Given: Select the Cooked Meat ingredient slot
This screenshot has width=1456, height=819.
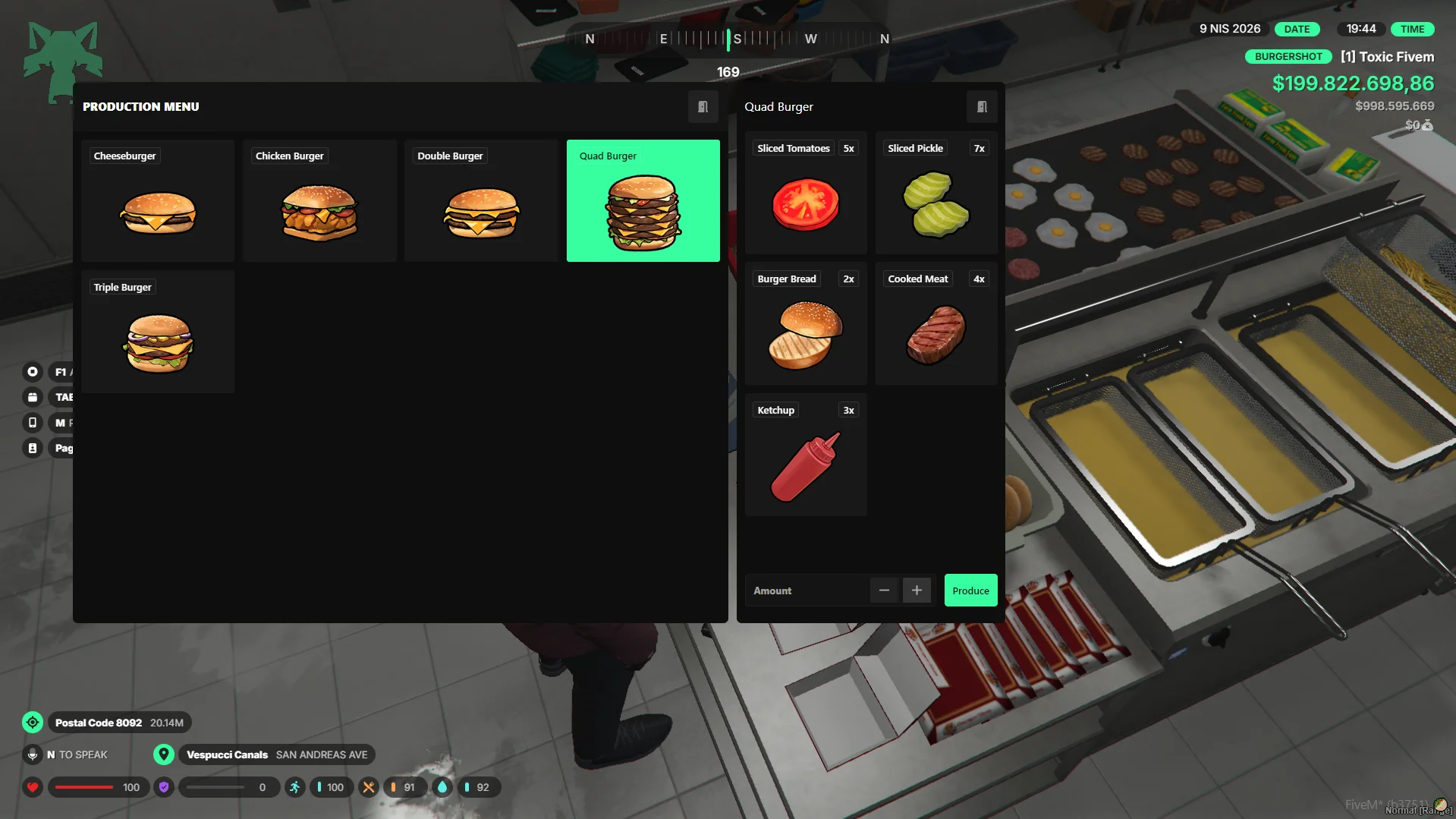Looking at the screenshot, I should tap(936, 324).
